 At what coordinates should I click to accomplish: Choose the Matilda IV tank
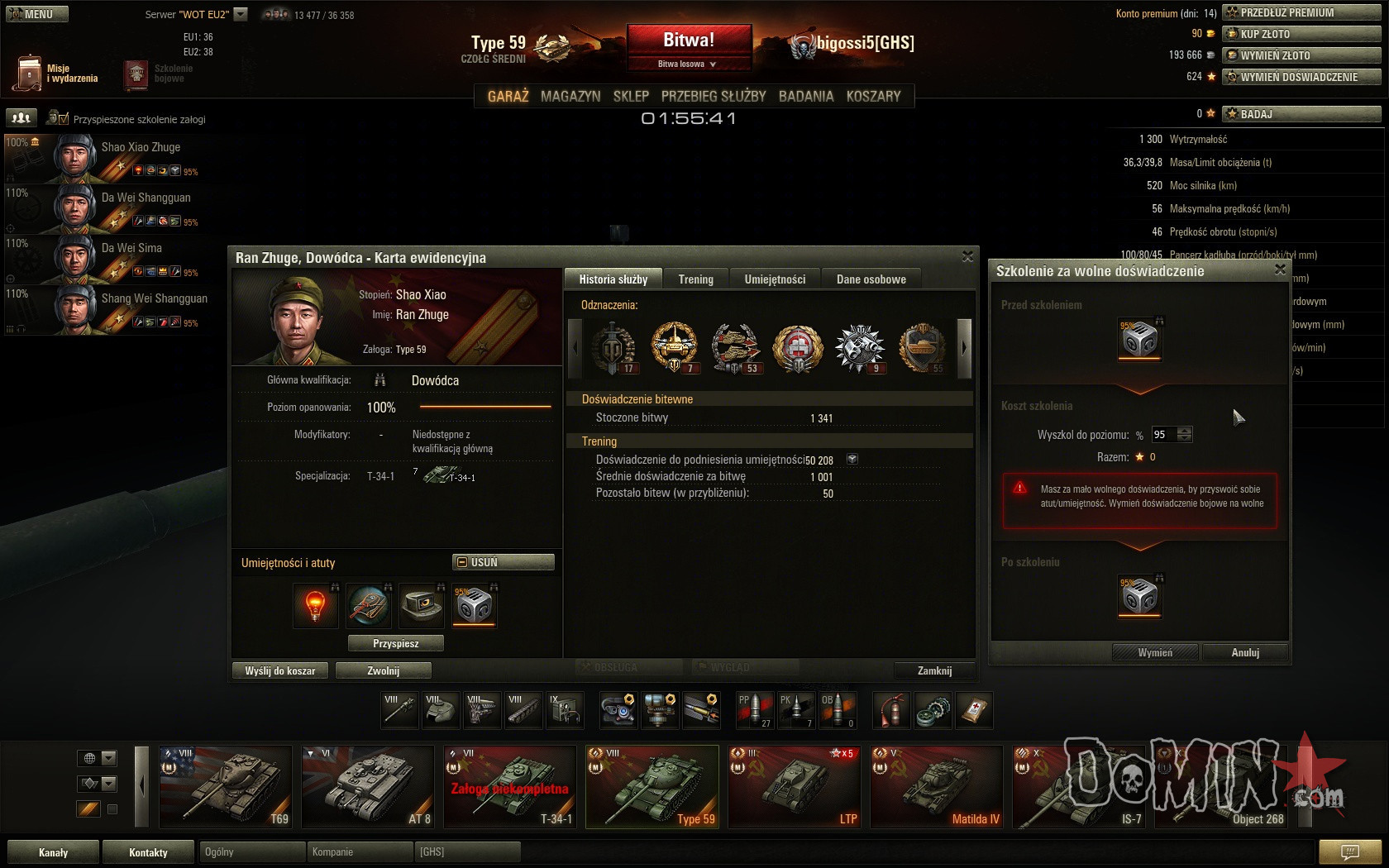pyautogui.click(x=936, y=786)
